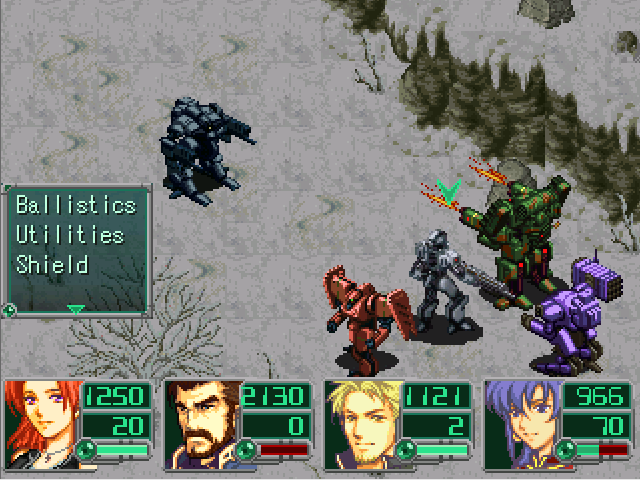The height and width of the screenshot is (481, 640).
Task: Select the red-haired pilot portrait
Action: pos(40,424)
